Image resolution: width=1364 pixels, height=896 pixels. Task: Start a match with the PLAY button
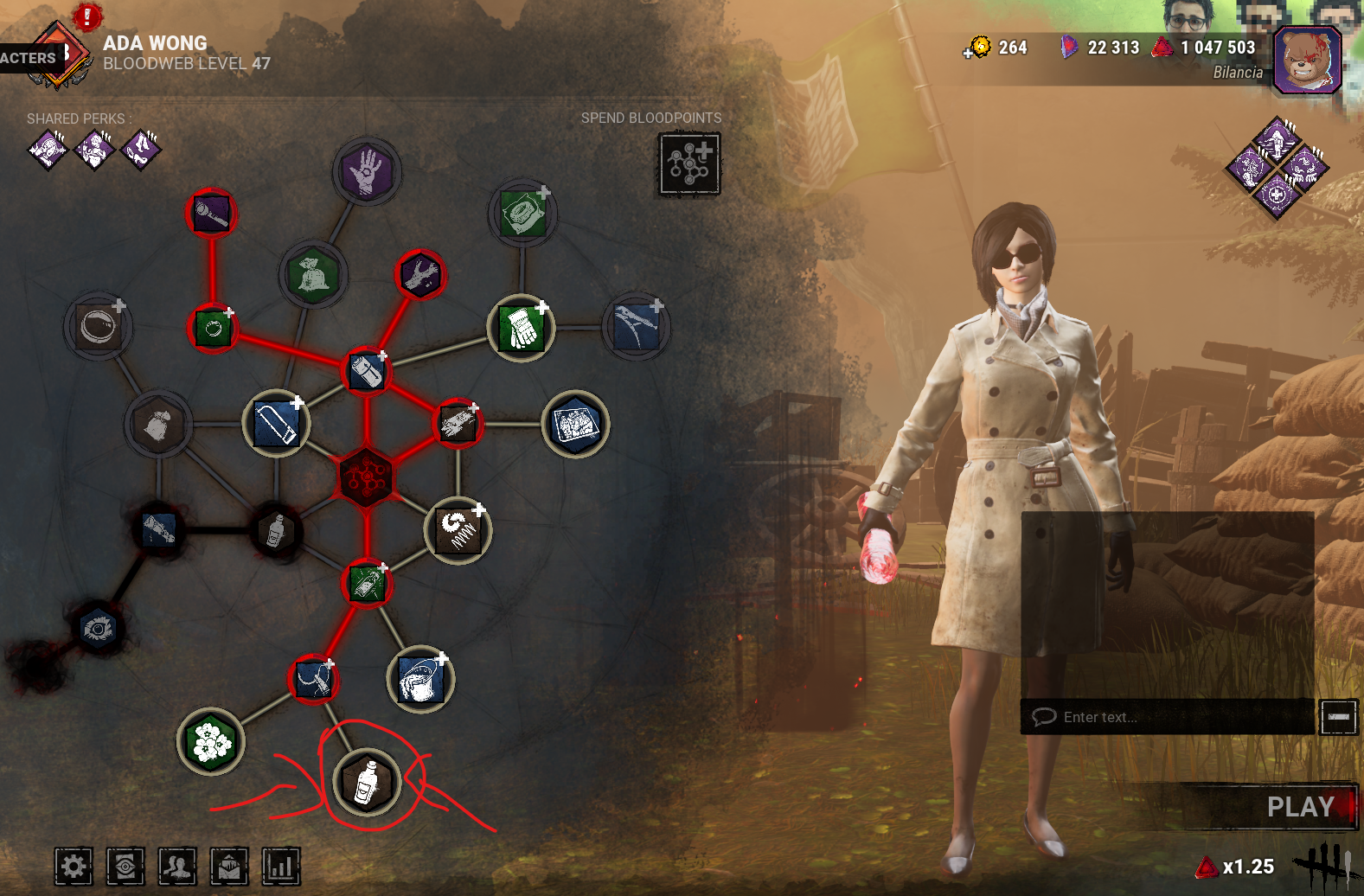click(x=1299, y=807)
